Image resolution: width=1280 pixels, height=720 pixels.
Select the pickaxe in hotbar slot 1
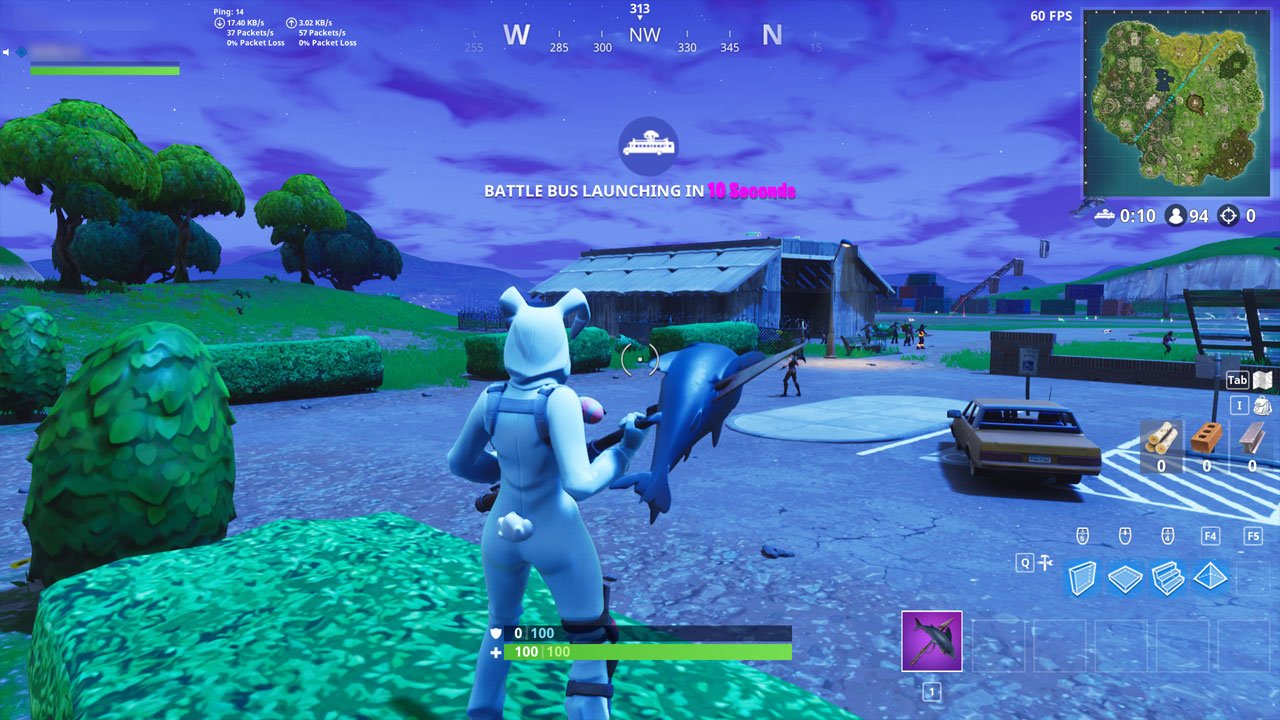[x=931, y=640]
